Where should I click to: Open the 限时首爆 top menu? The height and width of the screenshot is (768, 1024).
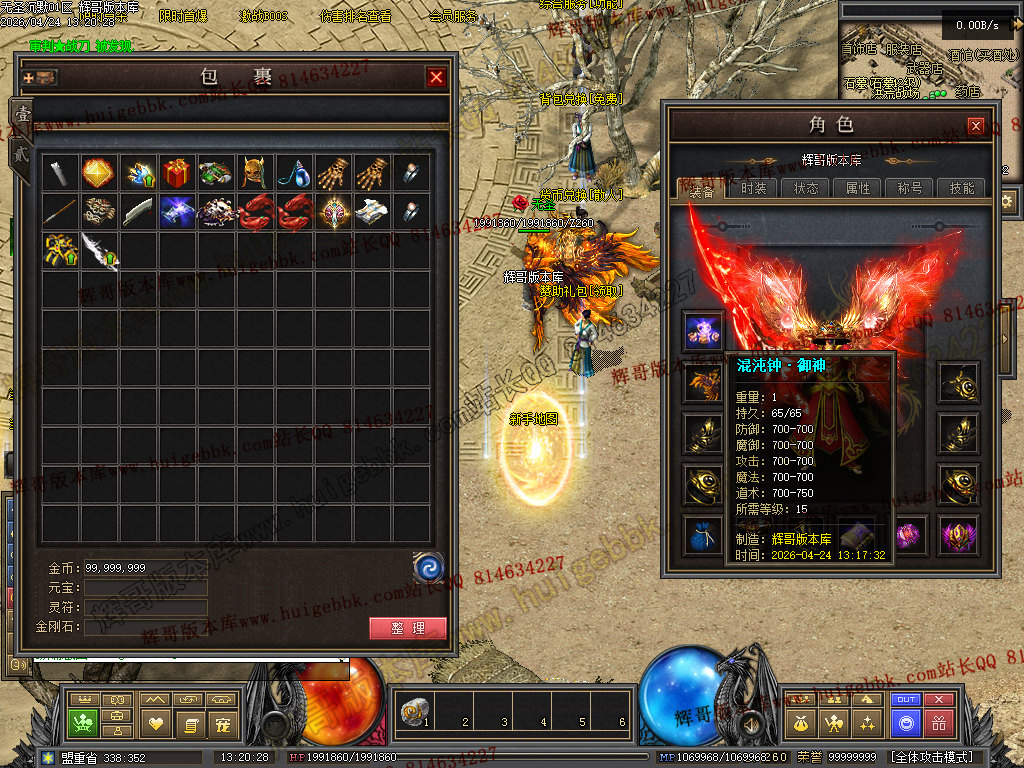[x=183, y=17]
